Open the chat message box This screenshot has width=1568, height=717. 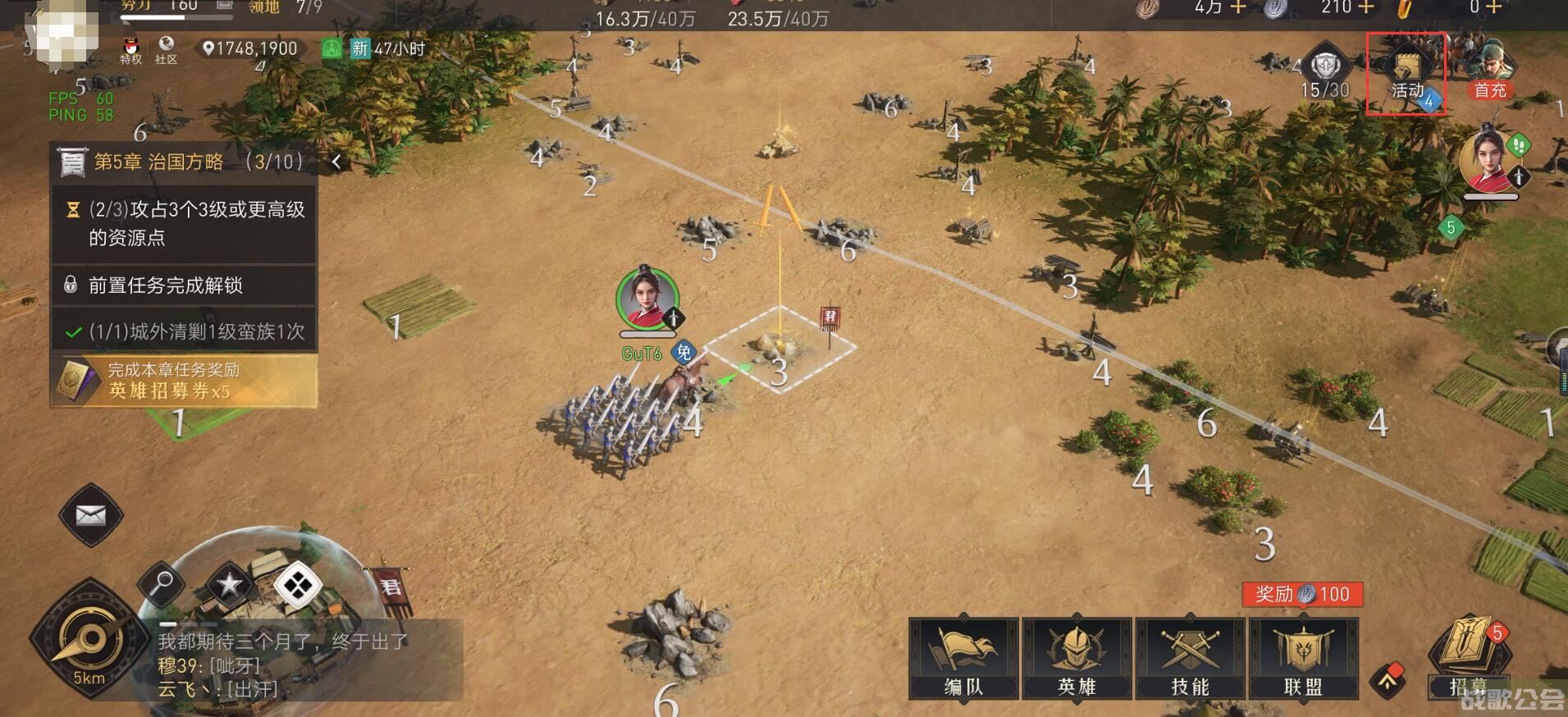click(x=304, y=663)
